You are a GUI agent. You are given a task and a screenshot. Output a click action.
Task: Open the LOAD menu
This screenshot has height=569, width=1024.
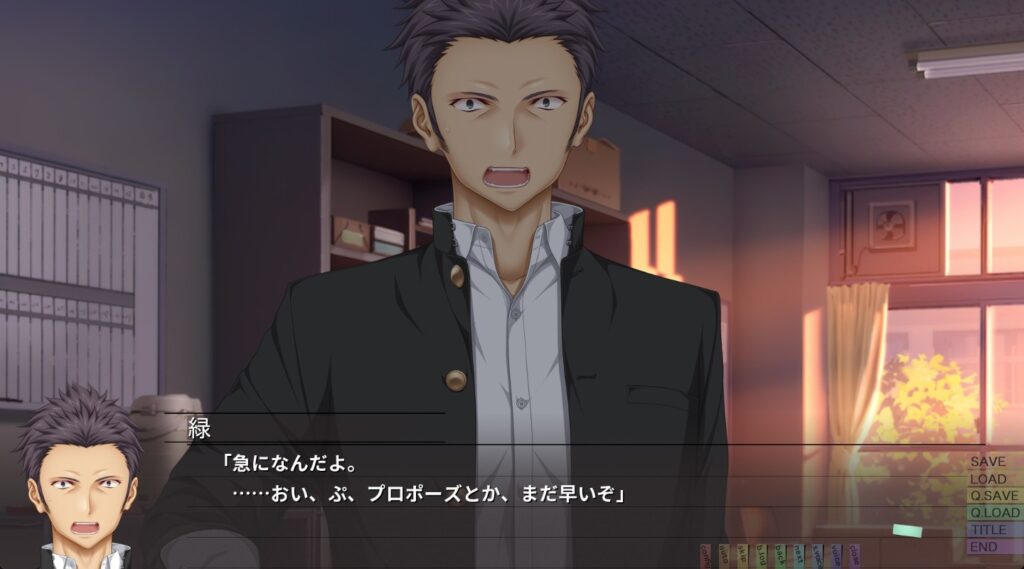point(988,479)
